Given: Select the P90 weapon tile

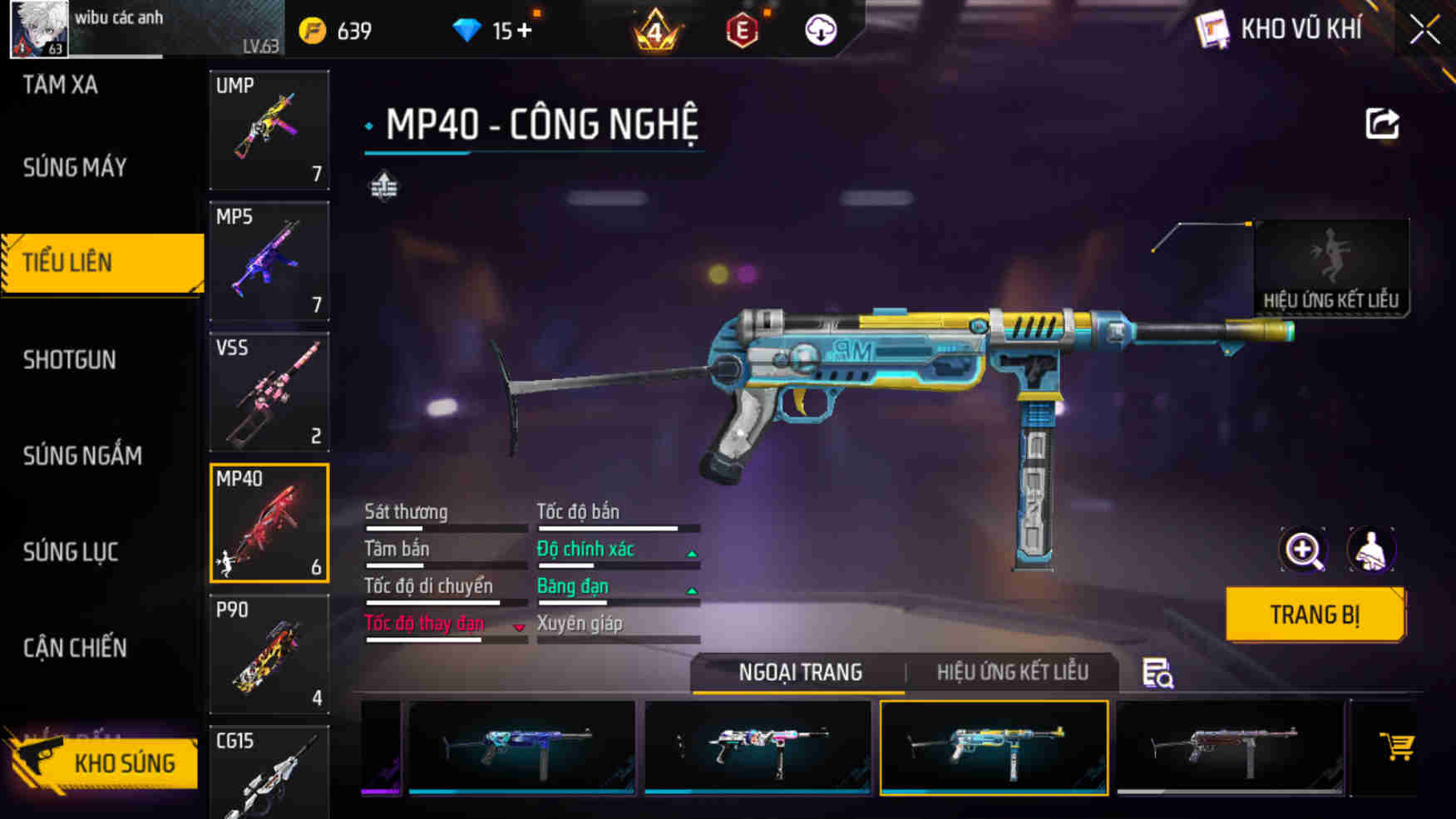Looking at the screenshot, I should coord(269,654).
